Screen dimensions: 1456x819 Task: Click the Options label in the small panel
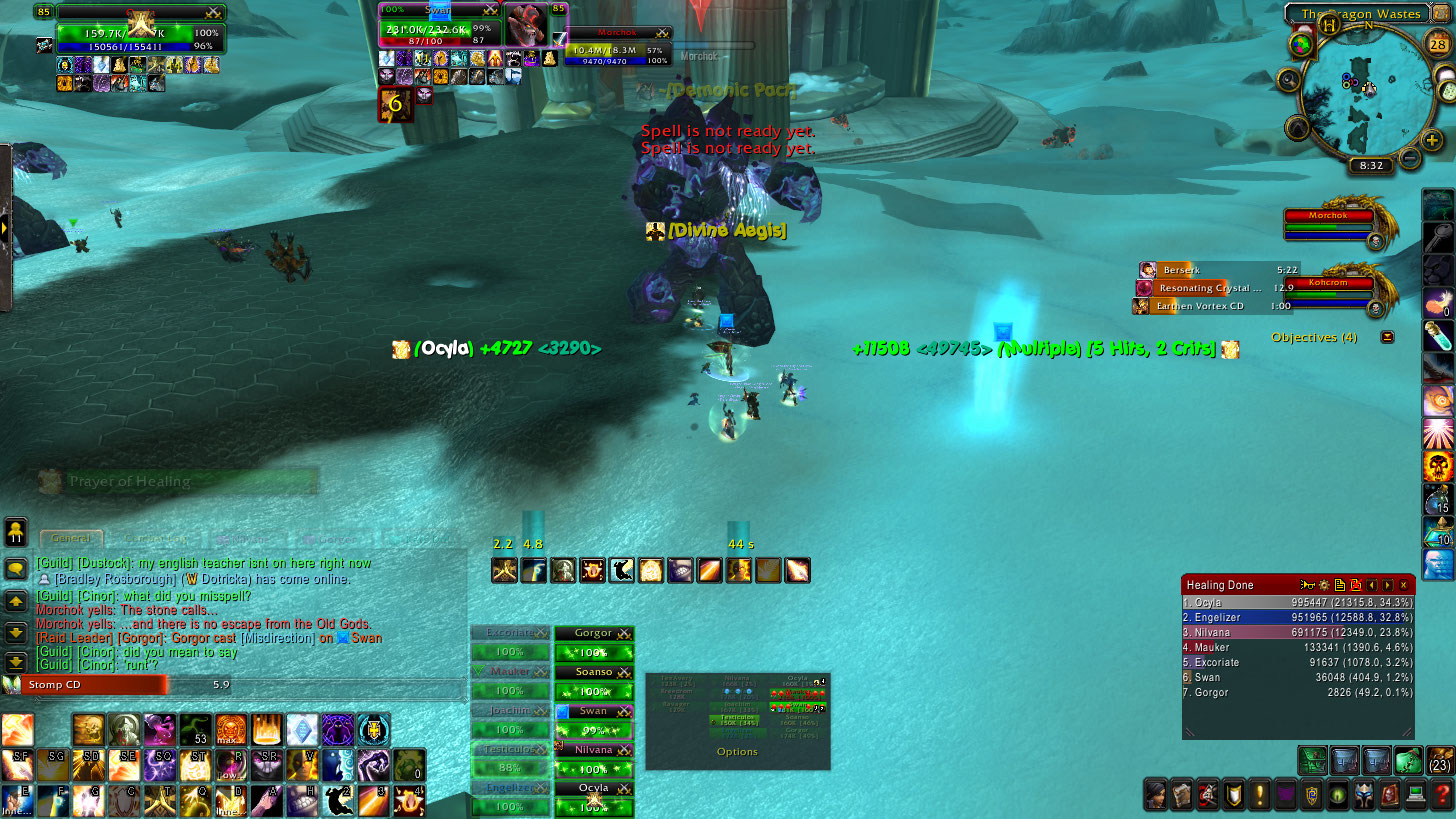[737, 751]
